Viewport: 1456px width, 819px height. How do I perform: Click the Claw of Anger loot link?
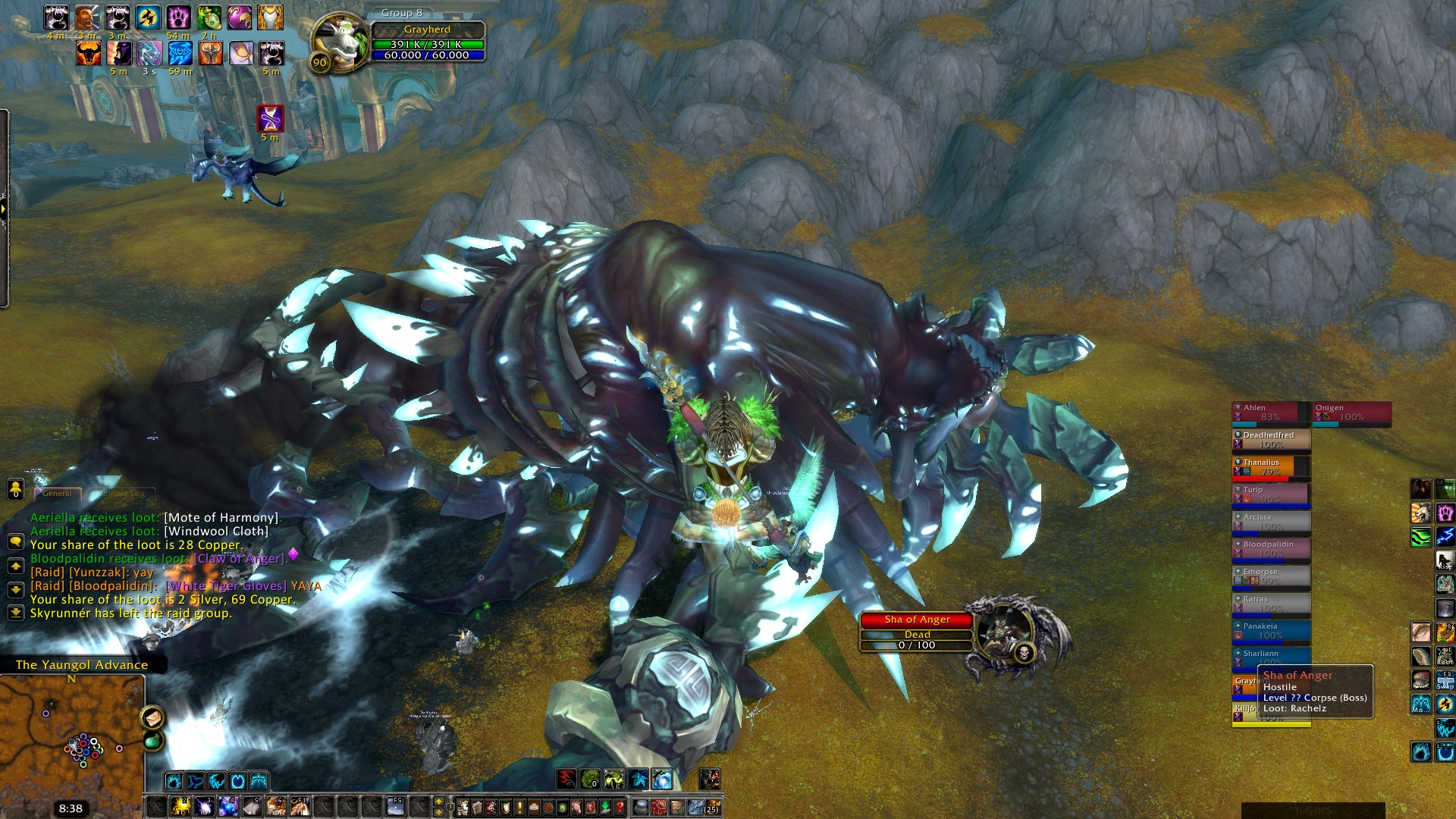239,559
